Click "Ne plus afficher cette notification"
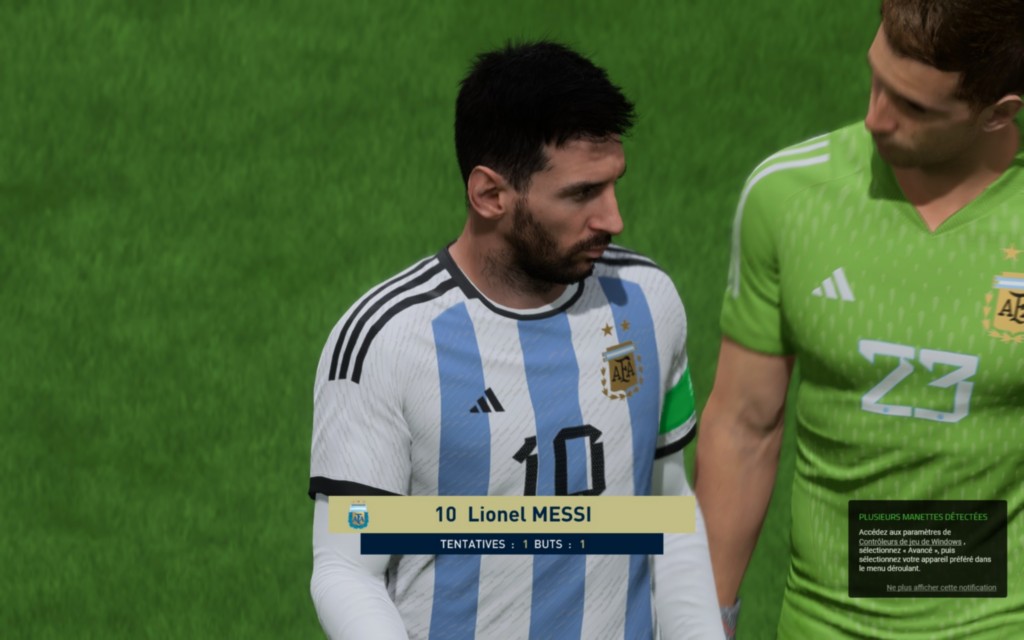1024x640 pixels. 941,588
